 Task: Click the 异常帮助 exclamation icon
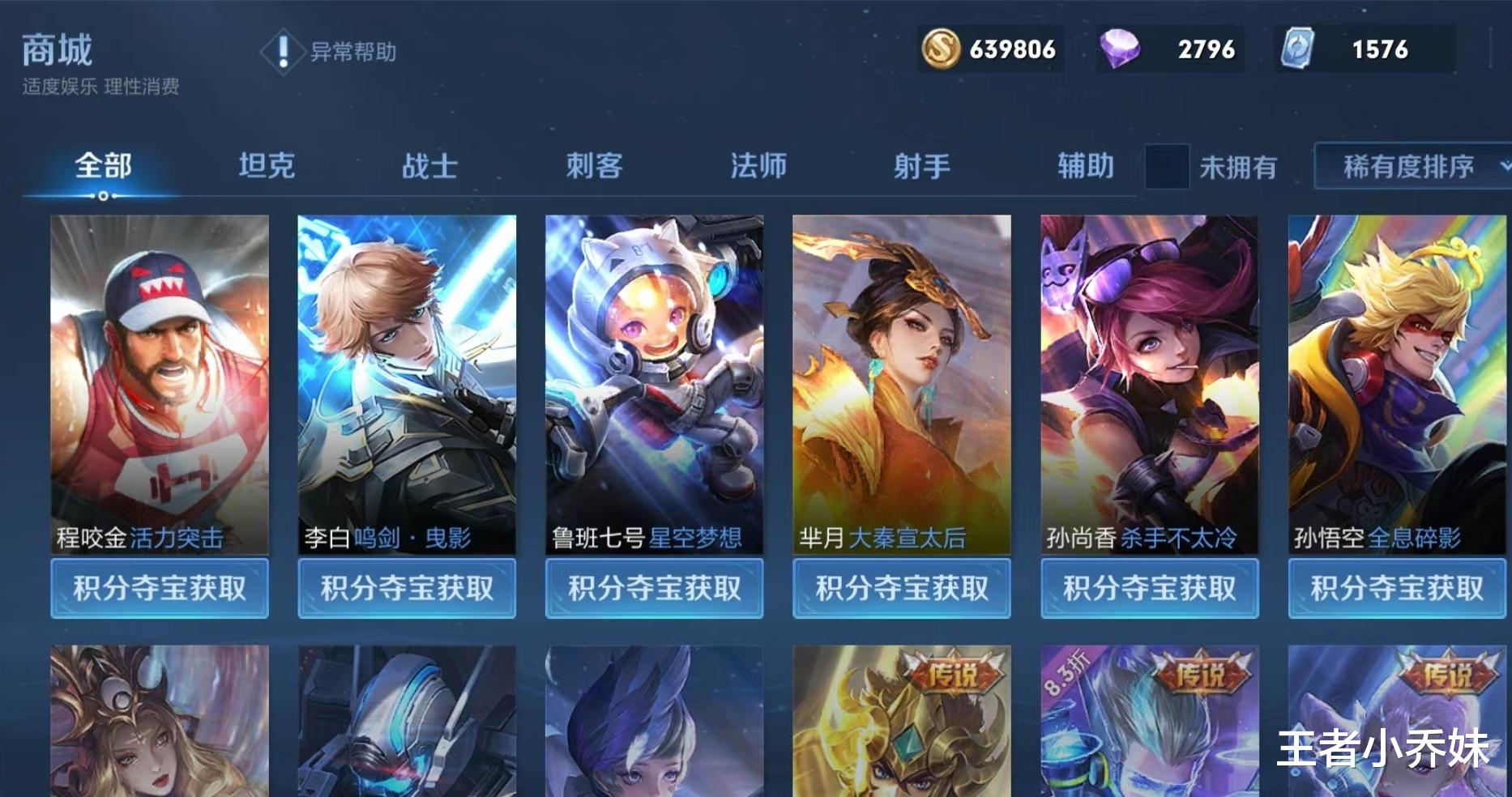coord(283,53)
